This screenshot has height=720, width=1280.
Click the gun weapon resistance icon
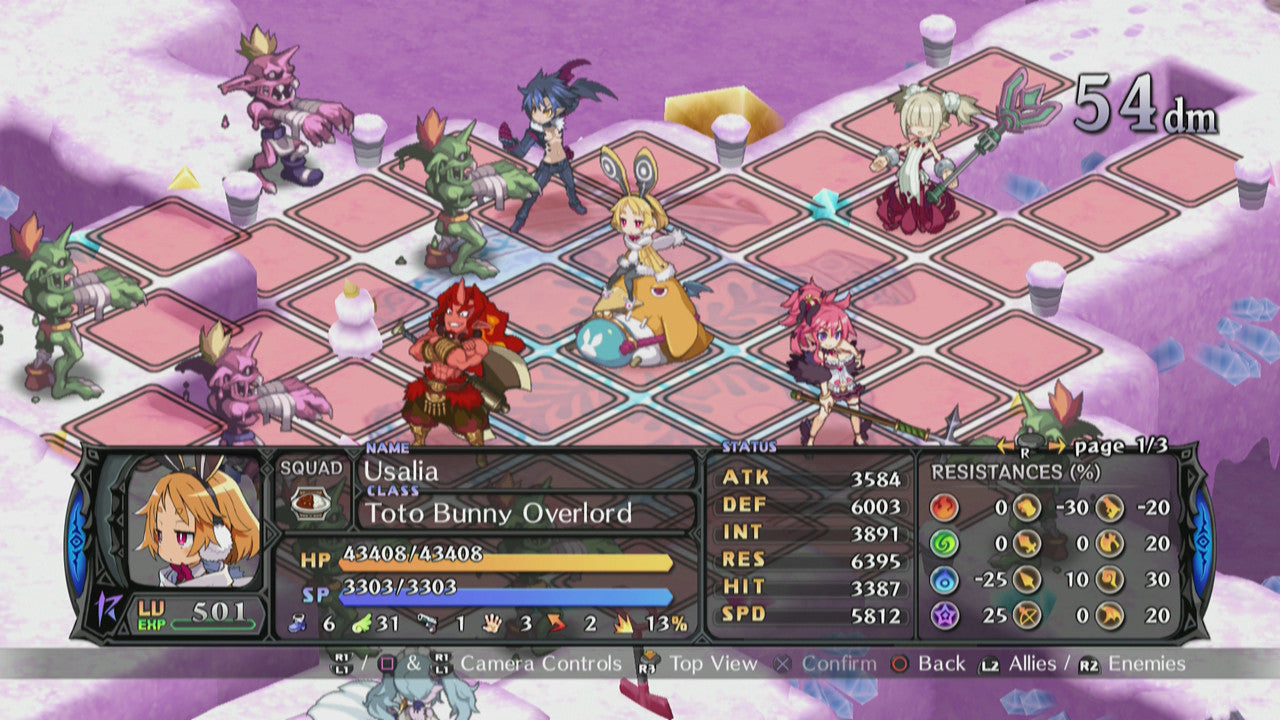1110,507
